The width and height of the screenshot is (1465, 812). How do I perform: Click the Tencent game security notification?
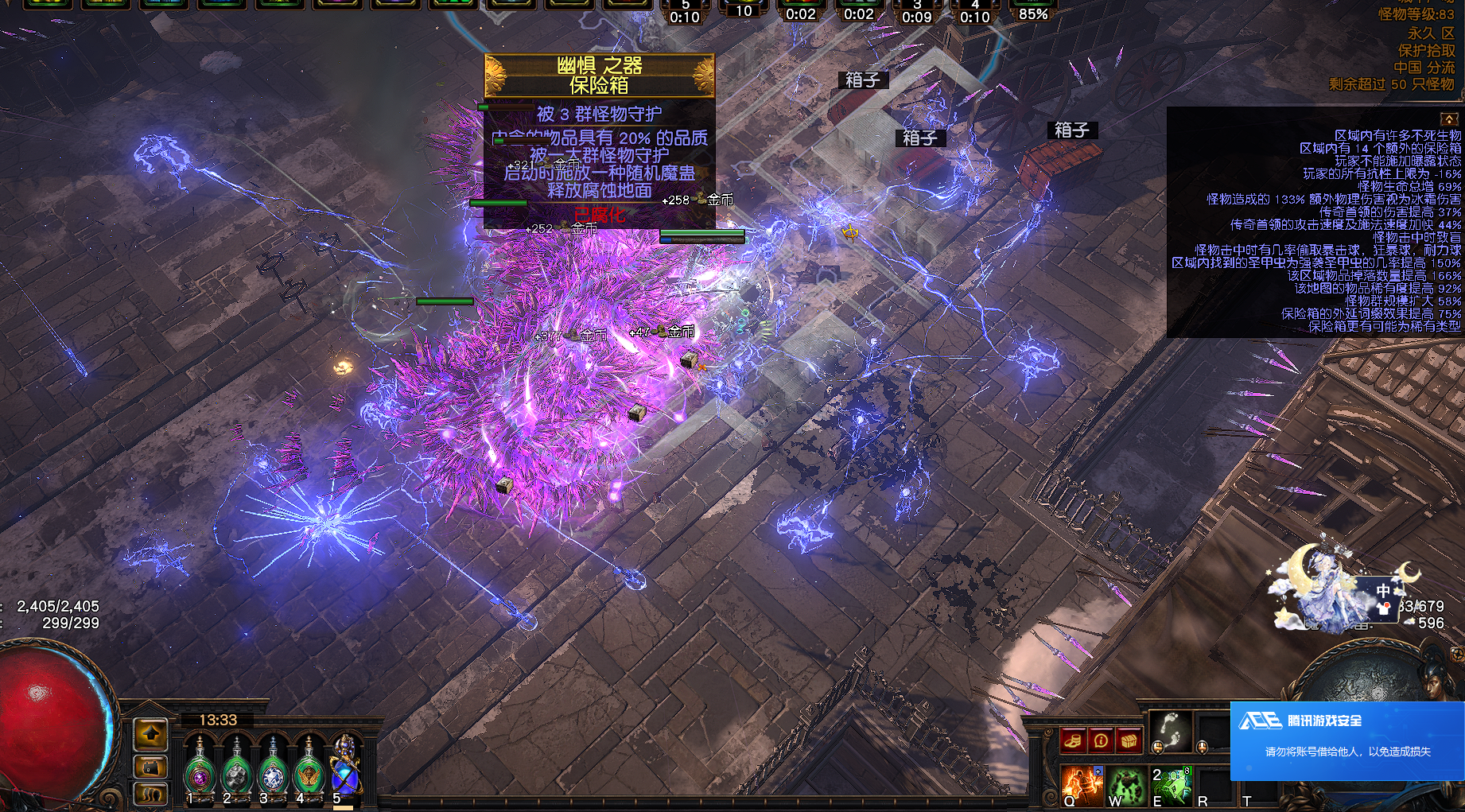tap(1346, 740)
